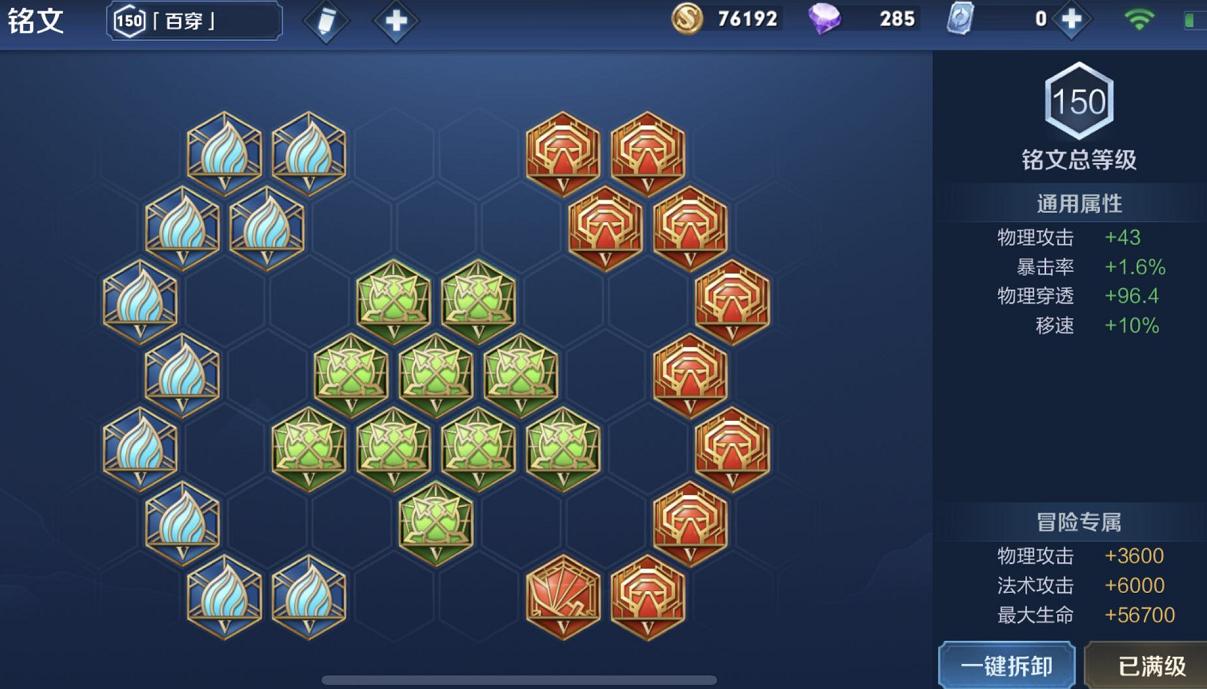Image resolution: width=1207 pixels, height=689 pixels.
Task: Click the plus button beside the pencil icon
Action: (x=395, y=22)
